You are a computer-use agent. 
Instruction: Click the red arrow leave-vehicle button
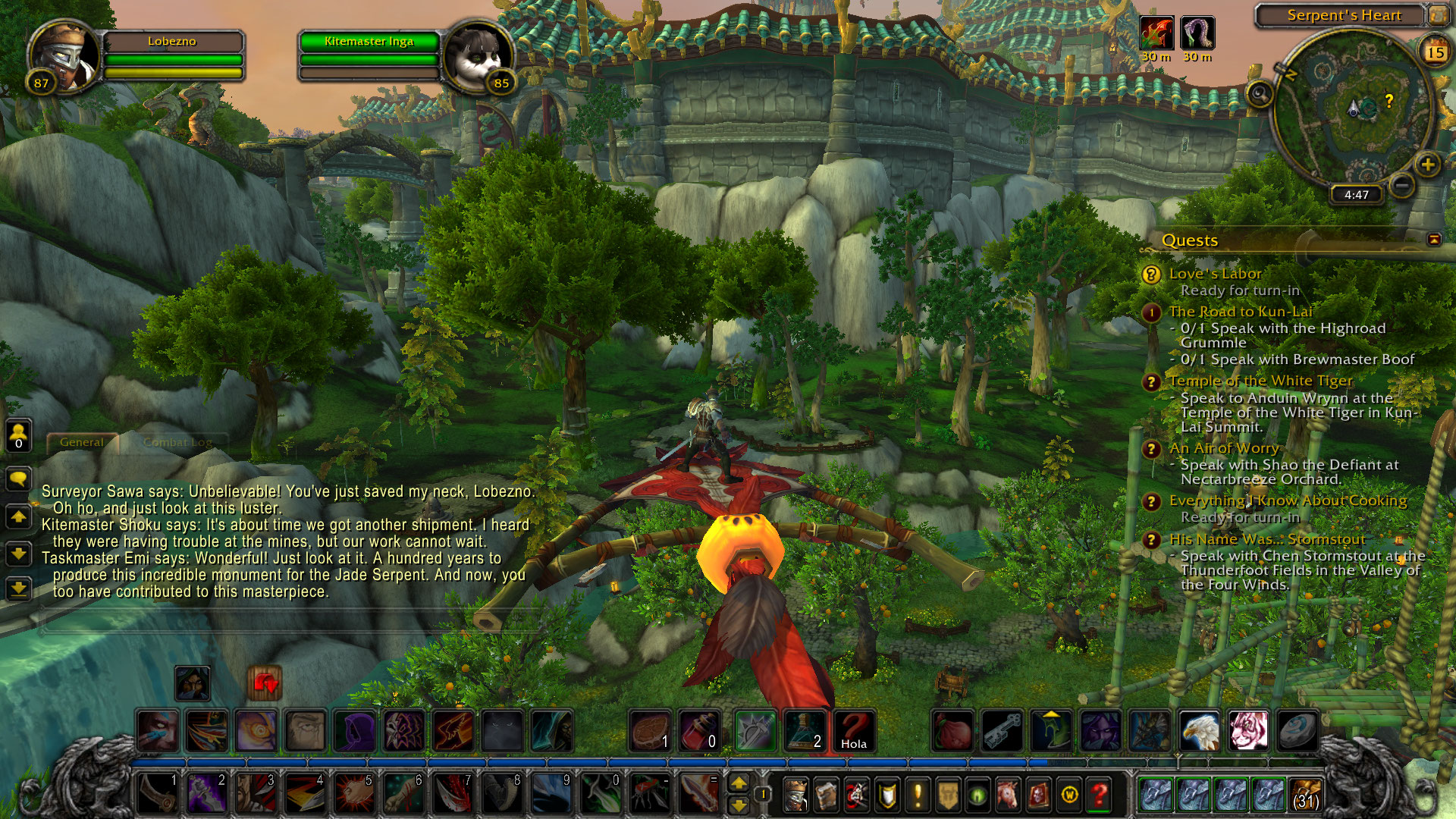[265, 683]
